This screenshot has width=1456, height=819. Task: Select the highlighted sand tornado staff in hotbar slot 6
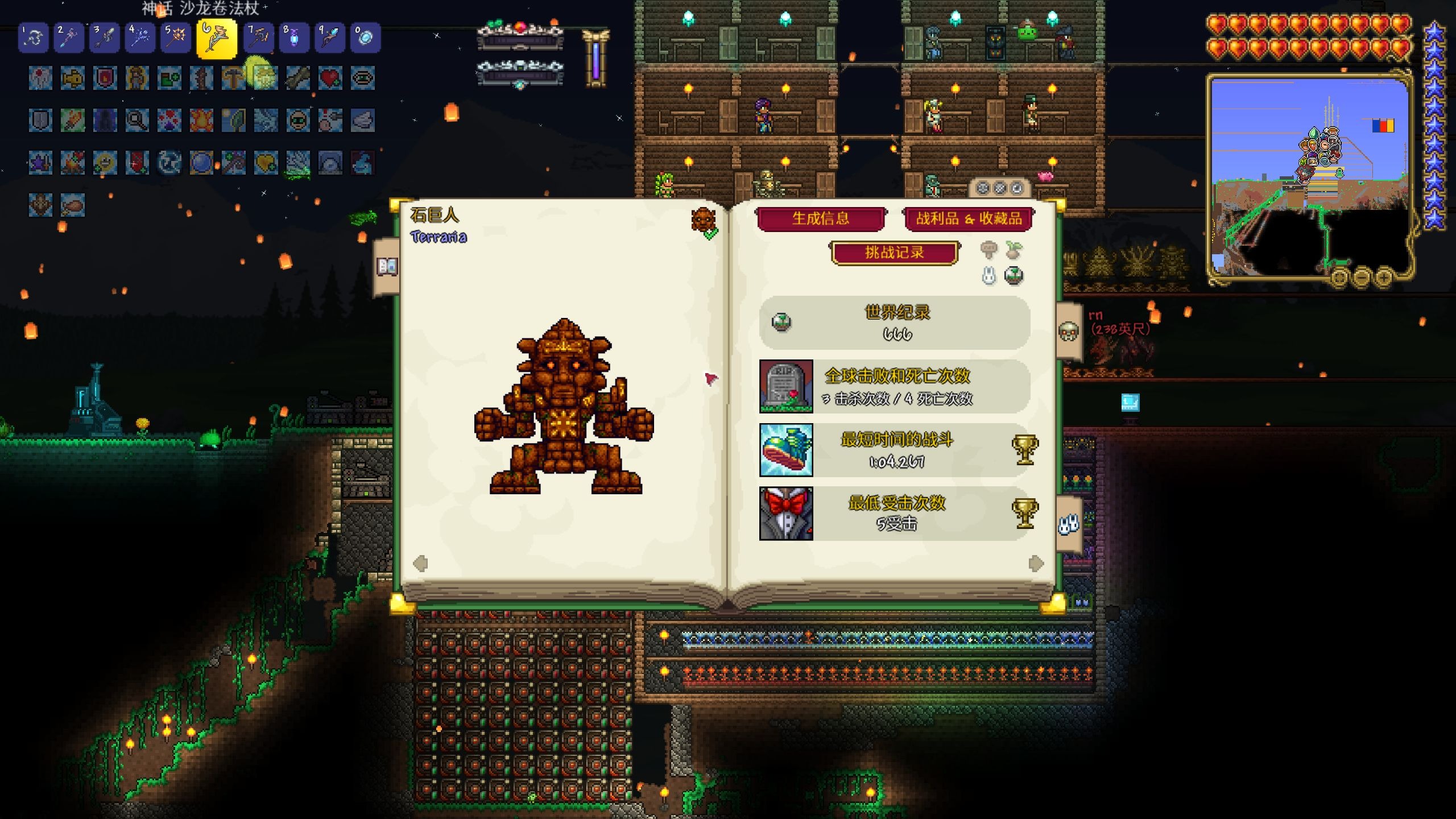pyautogui.click(x=217, y=38)
